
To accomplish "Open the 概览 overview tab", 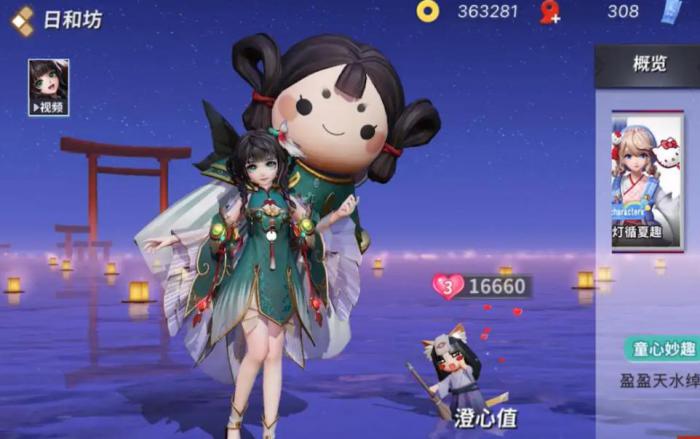I will 649,64.
